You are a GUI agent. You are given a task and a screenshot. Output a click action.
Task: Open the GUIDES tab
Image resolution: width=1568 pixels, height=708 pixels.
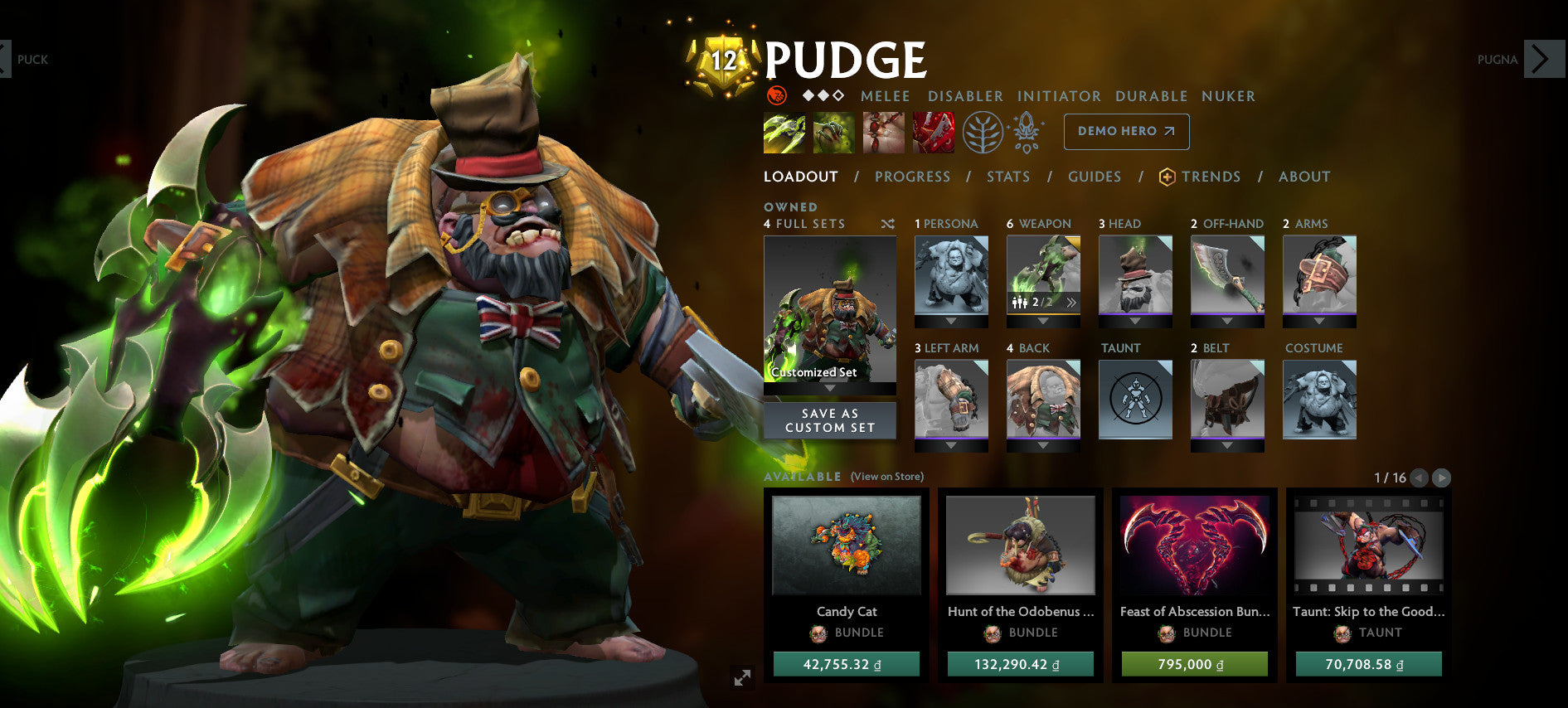point(1095,177)
